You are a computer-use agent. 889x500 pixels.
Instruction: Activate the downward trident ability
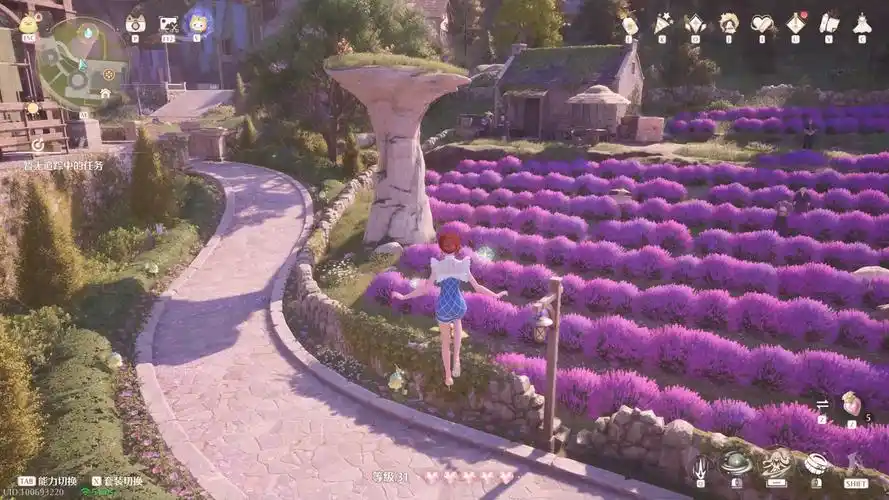pos(700,466)
